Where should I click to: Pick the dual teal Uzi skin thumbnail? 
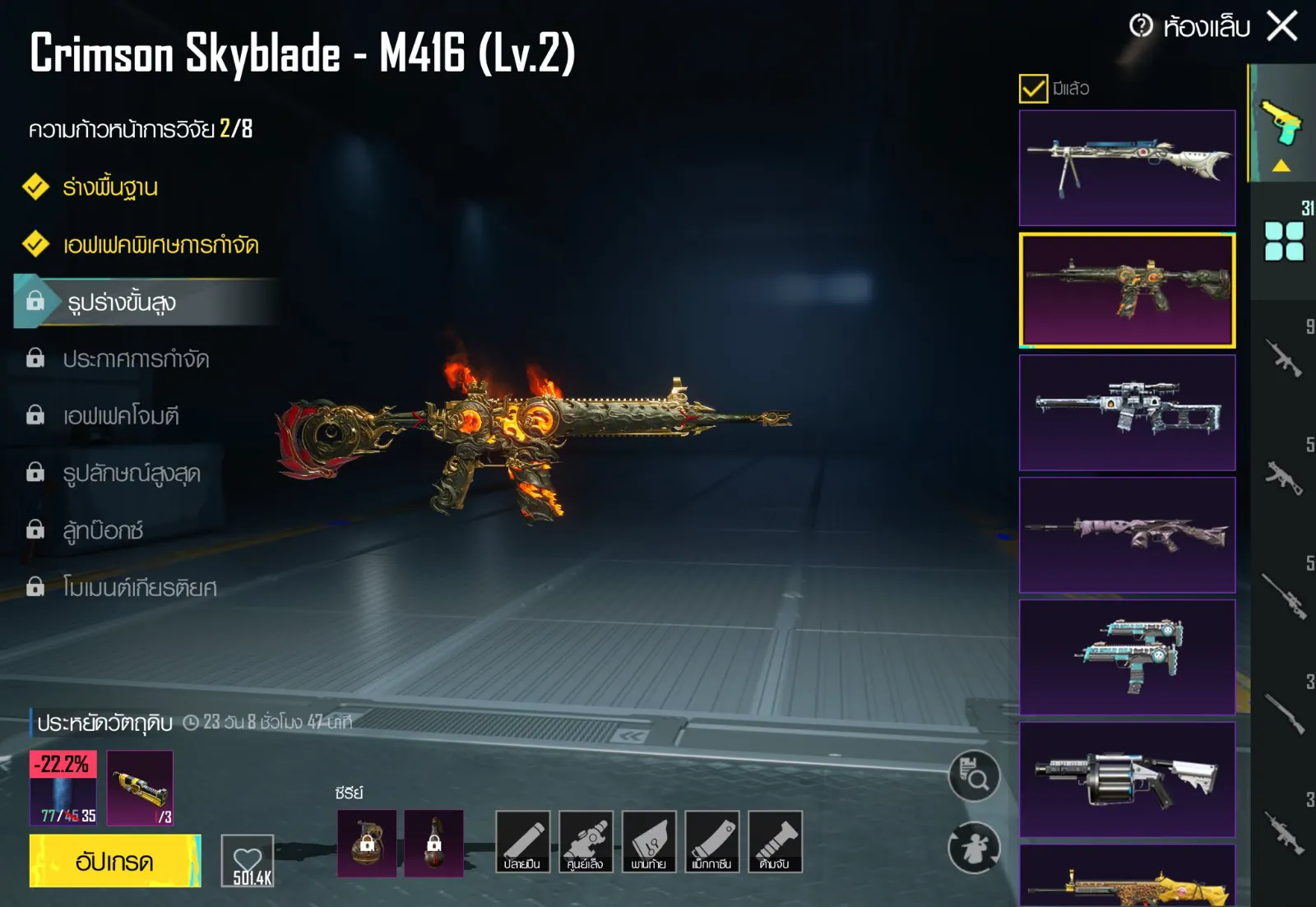[1127, 656]
